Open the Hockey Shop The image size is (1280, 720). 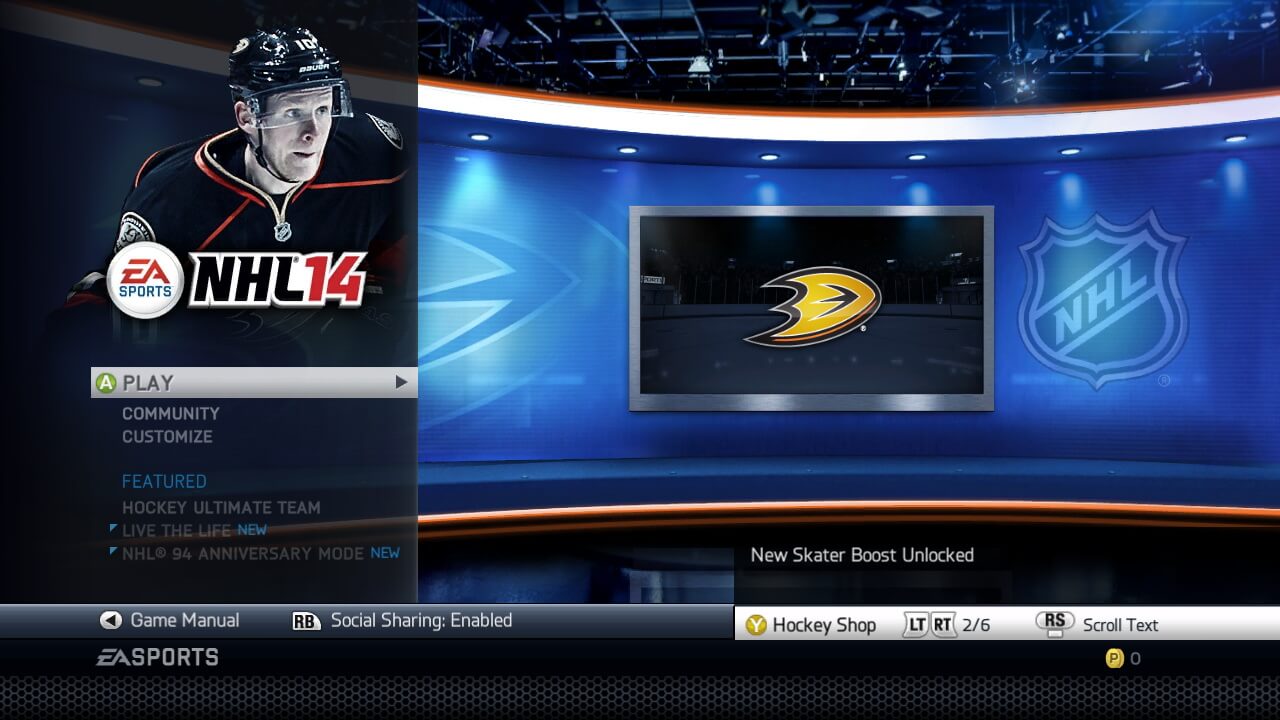tap(823, 625)
